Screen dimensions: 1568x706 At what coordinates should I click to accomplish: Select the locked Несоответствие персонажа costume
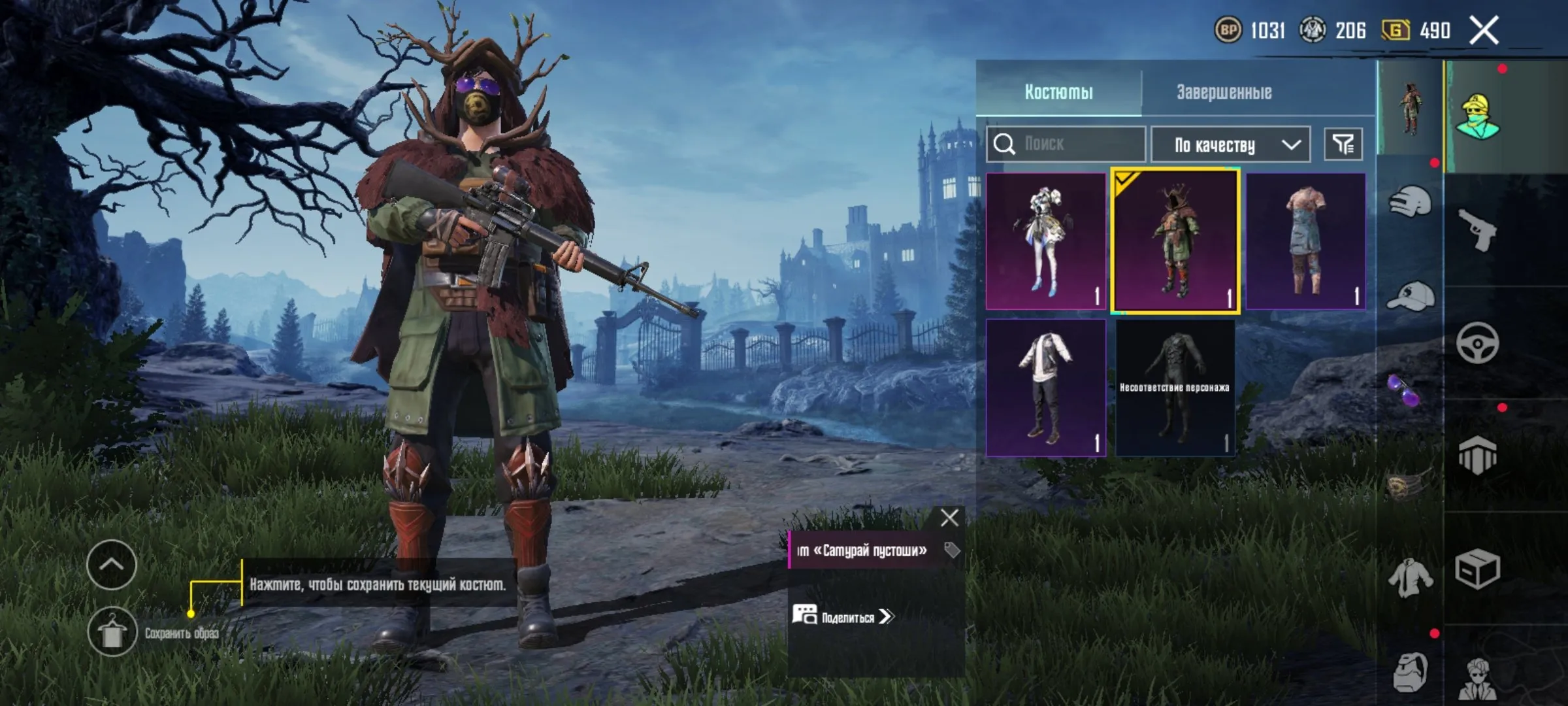coord(1175,388)
